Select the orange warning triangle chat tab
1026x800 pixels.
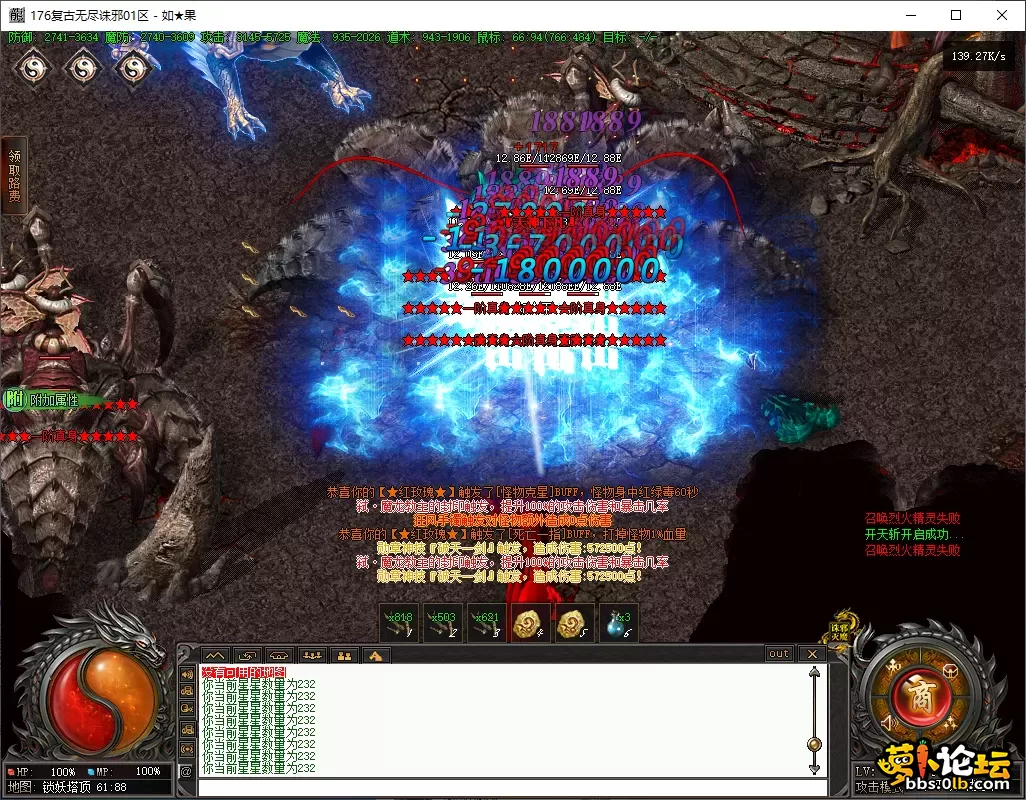click(x=376, y=655)
